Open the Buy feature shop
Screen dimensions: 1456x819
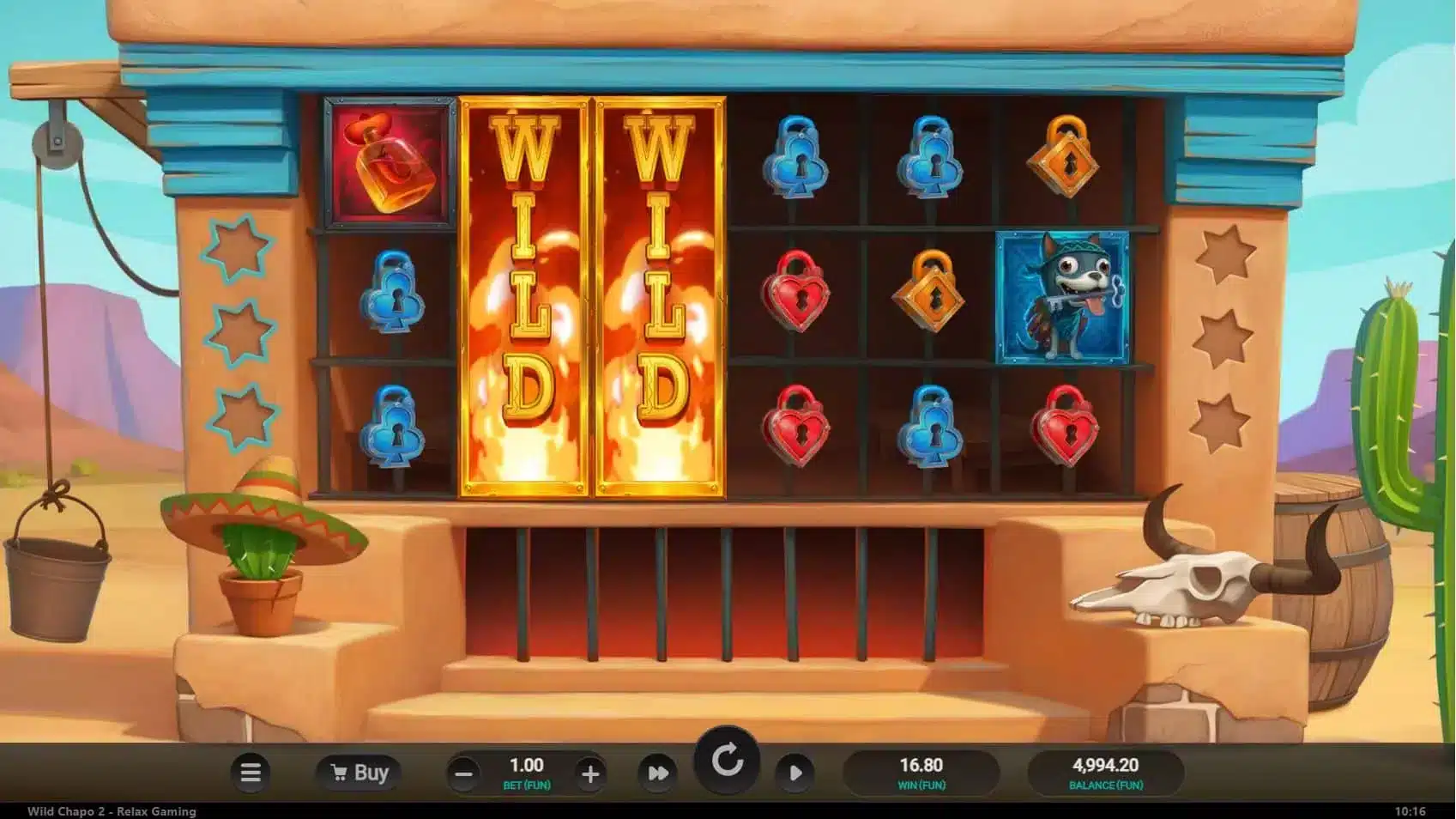[360, 773]
